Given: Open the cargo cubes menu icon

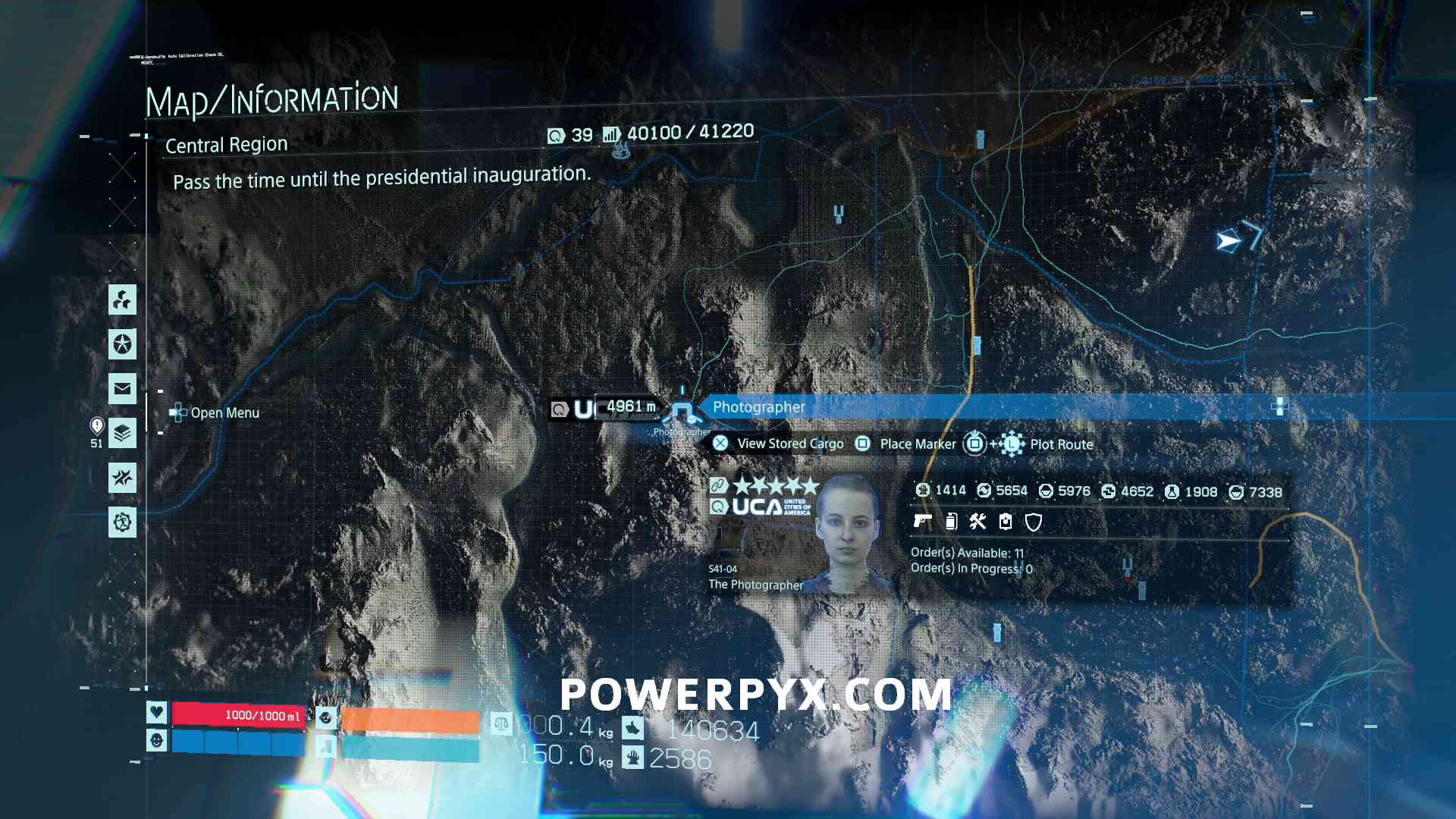Looking at the screenshot, I should (122, 300).
